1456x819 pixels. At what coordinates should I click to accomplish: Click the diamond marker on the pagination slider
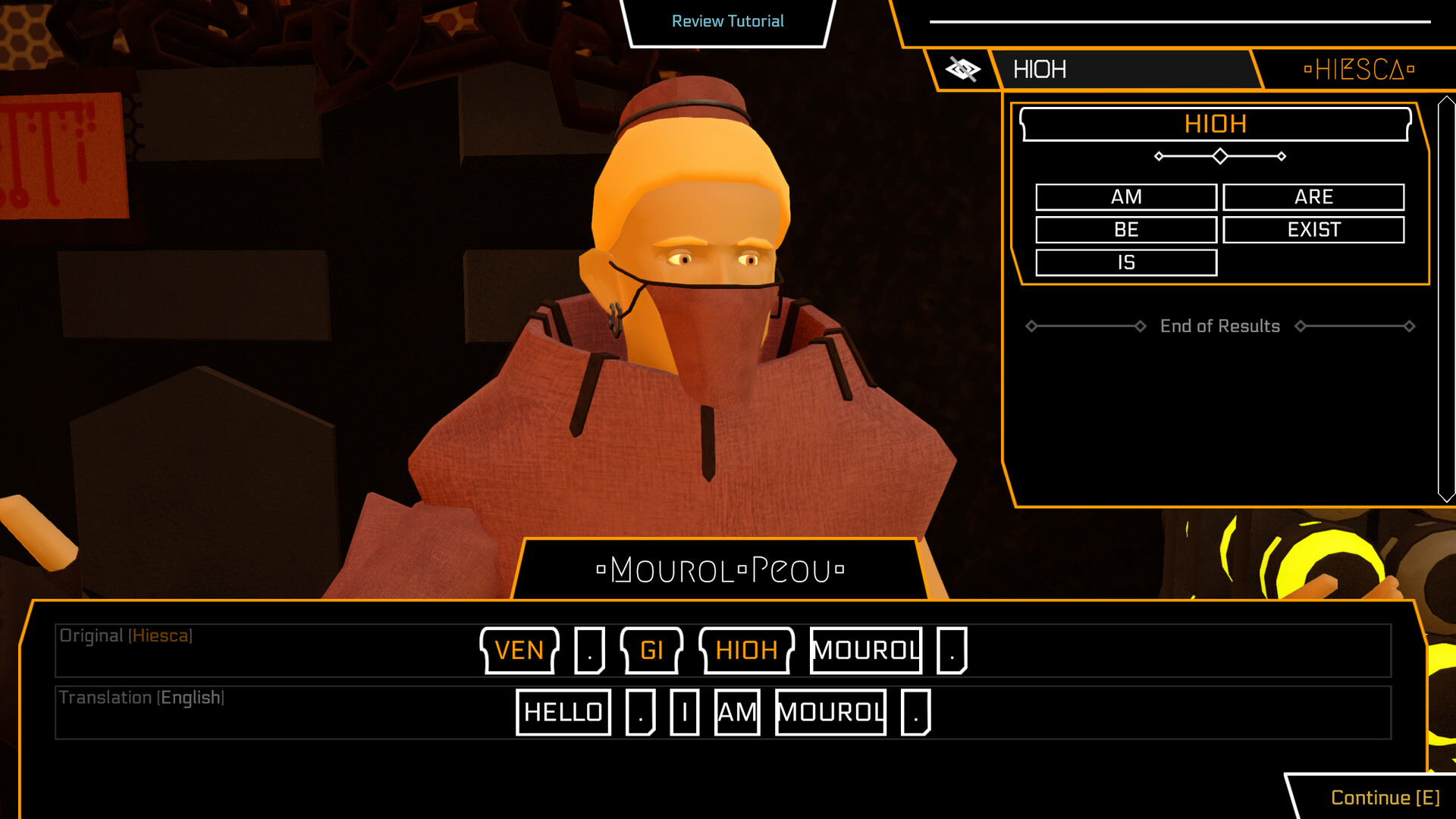[x=1219, y=155]
